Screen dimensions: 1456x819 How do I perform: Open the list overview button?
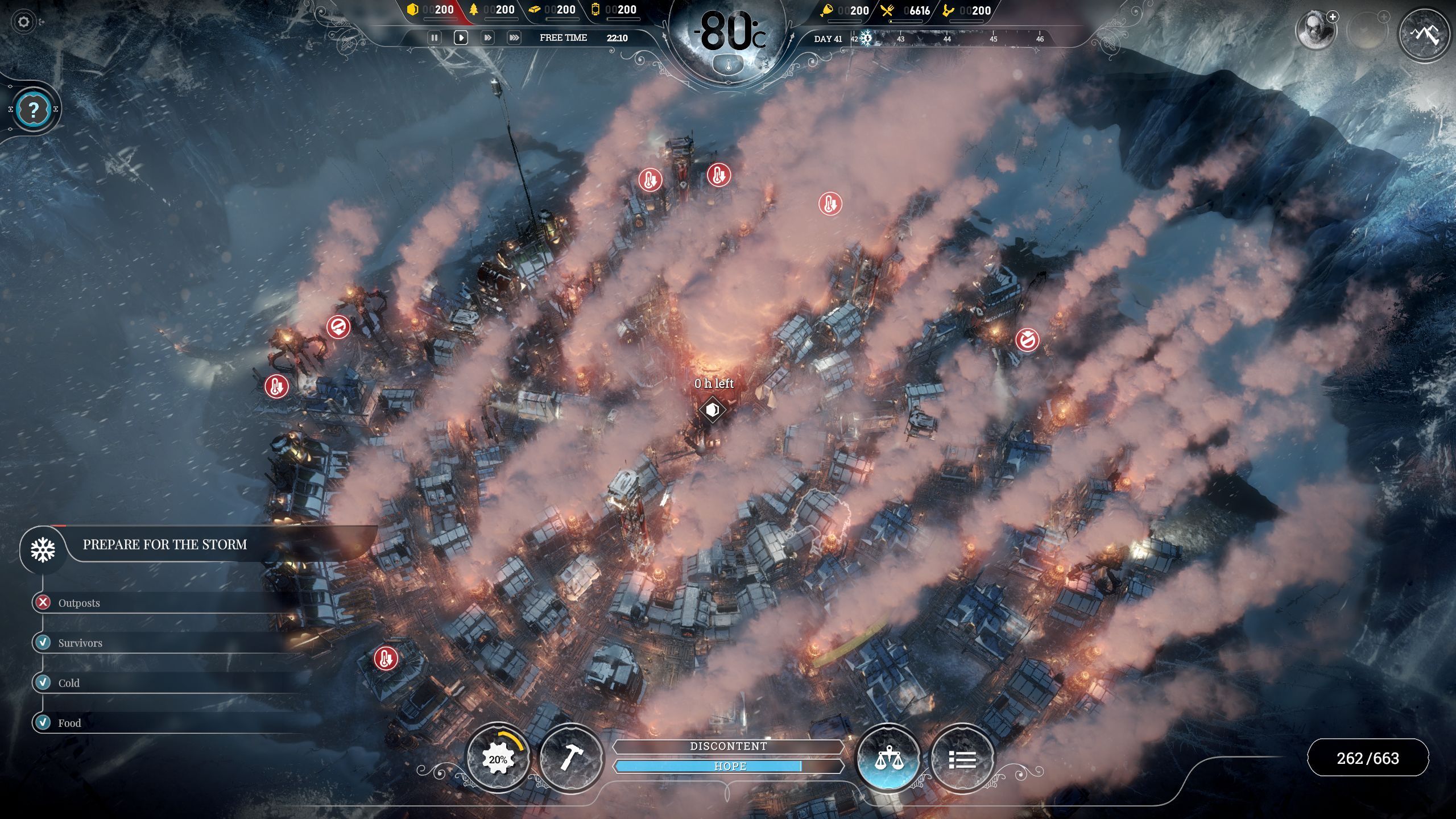962,758
